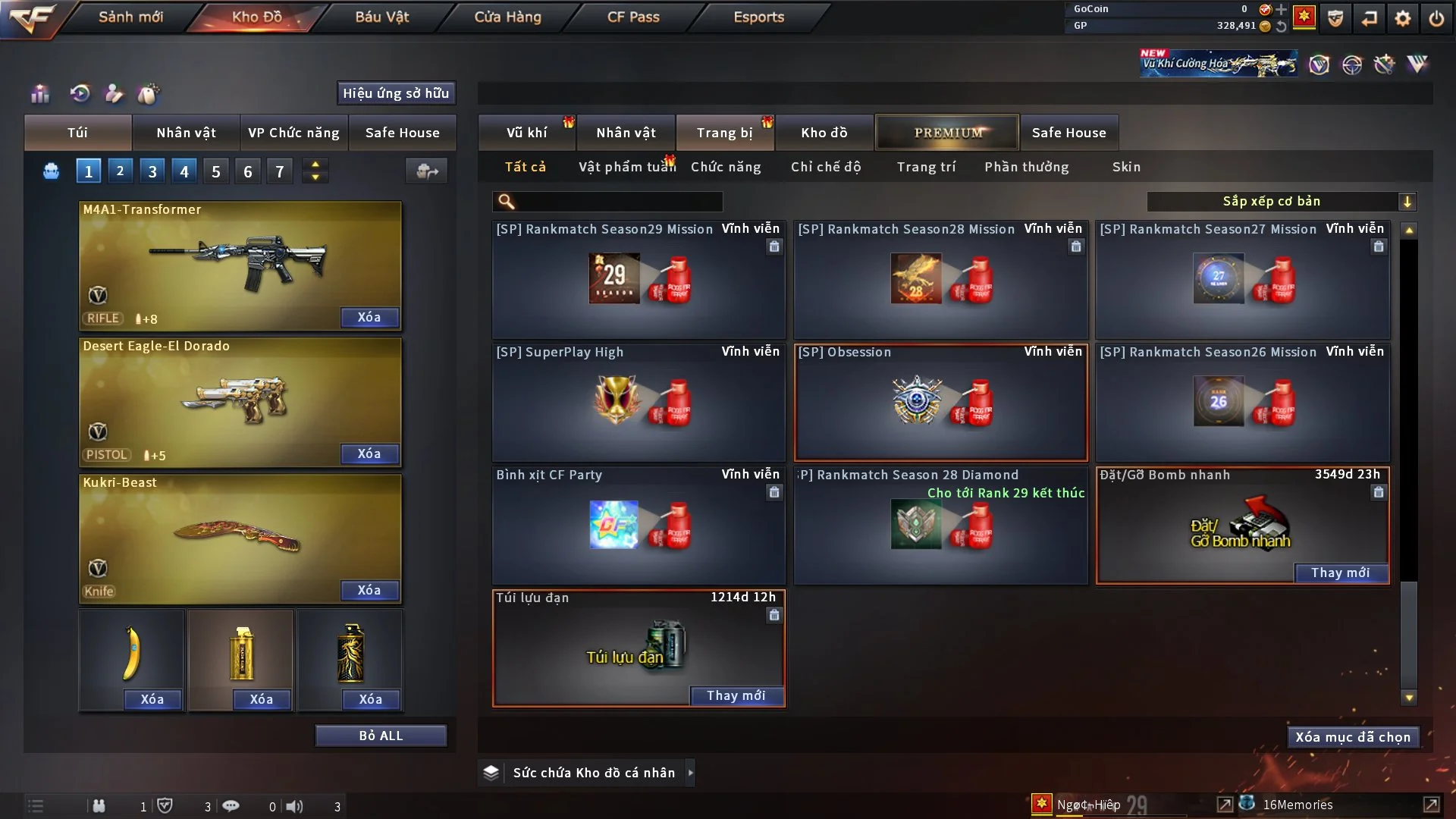Show the Chức năng item filter
Image resolution: width=1456 pixels, height=819 pixels.
[726, 167]
